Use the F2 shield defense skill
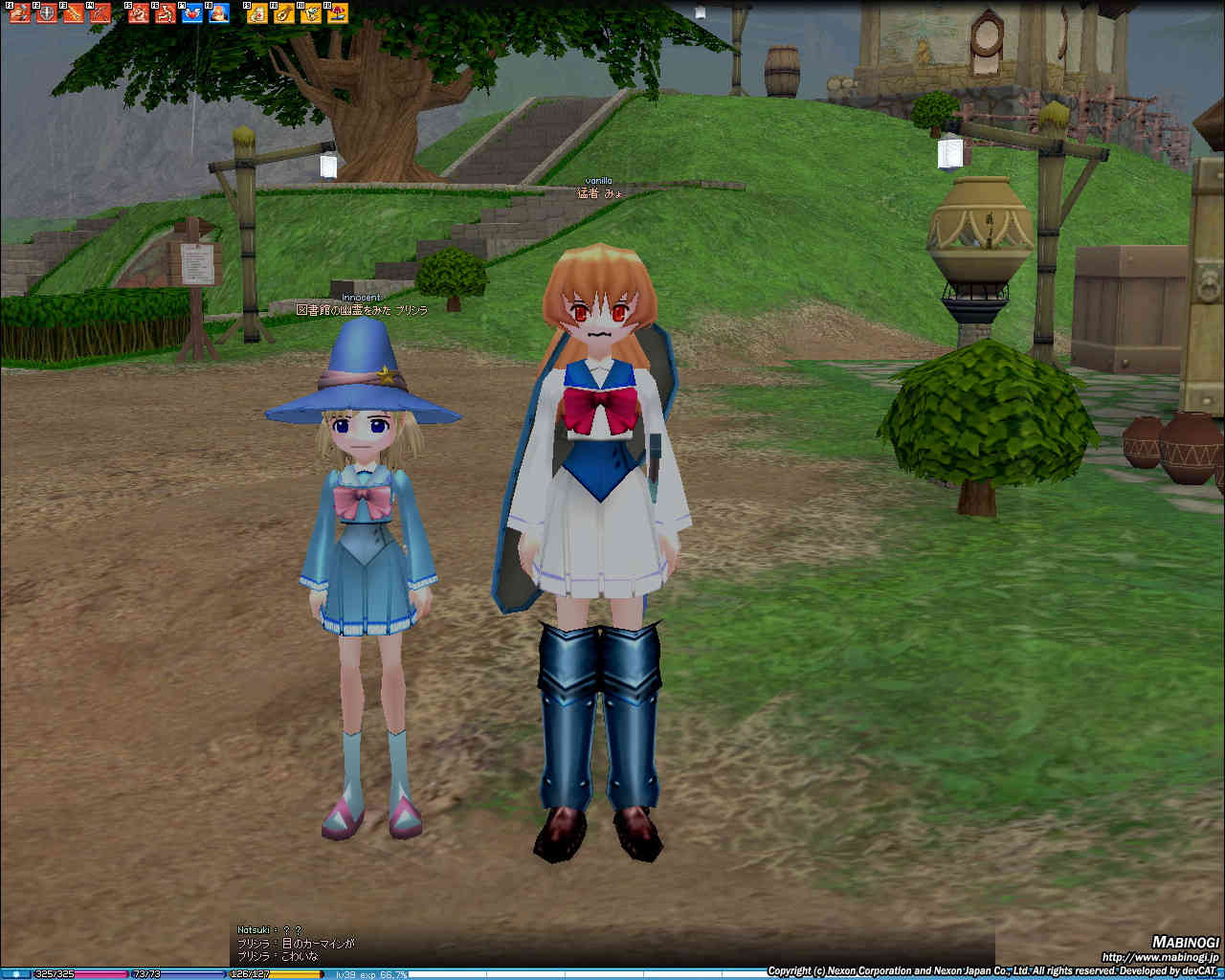1225x980 pixels. tap(47, 13)
